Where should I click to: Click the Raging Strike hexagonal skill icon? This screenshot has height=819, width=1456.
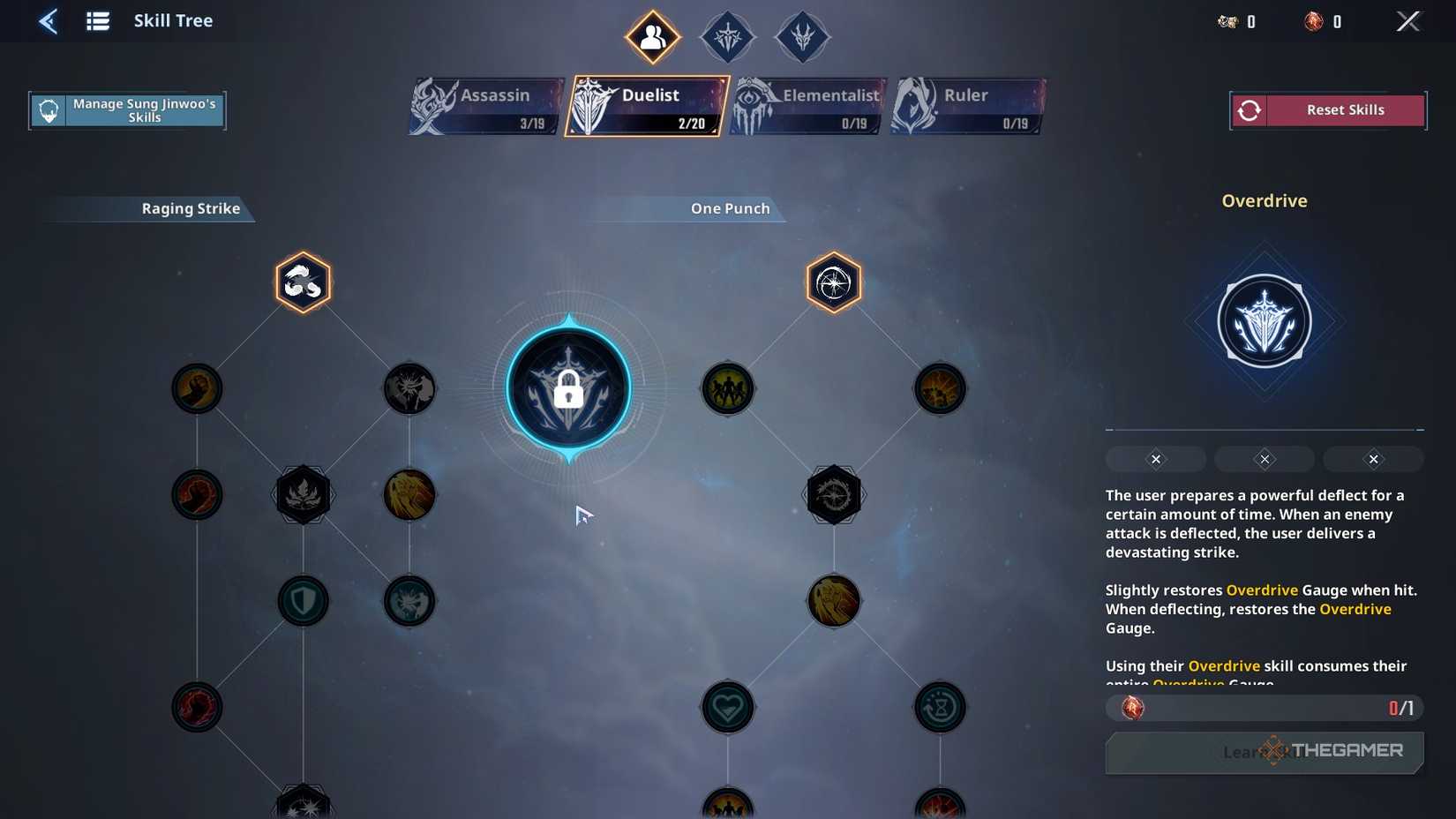pyautogui.click(x=303, y=282)
